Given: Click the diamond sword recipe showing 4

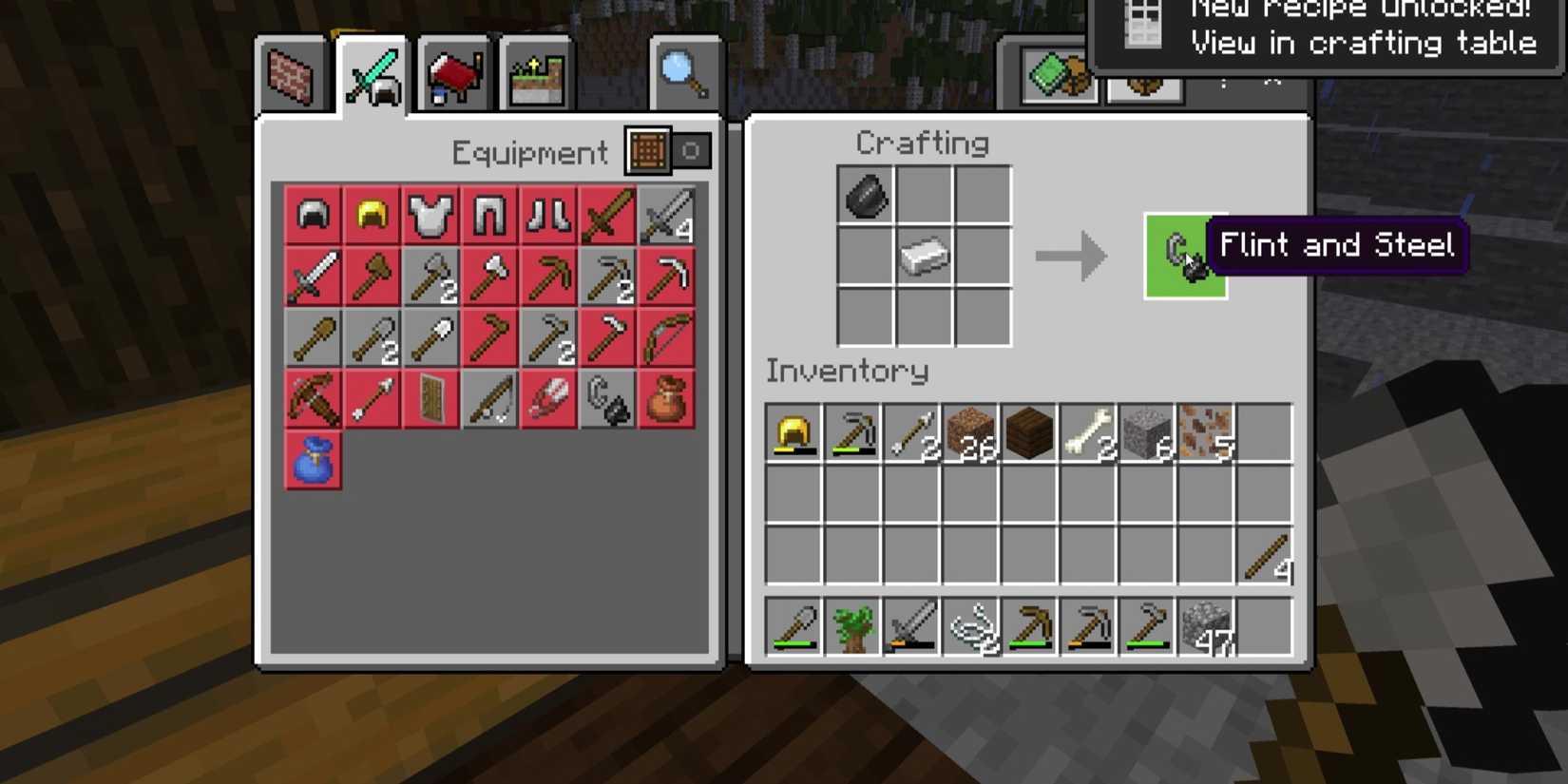Looking at the screenshot, I should (668, 214).
